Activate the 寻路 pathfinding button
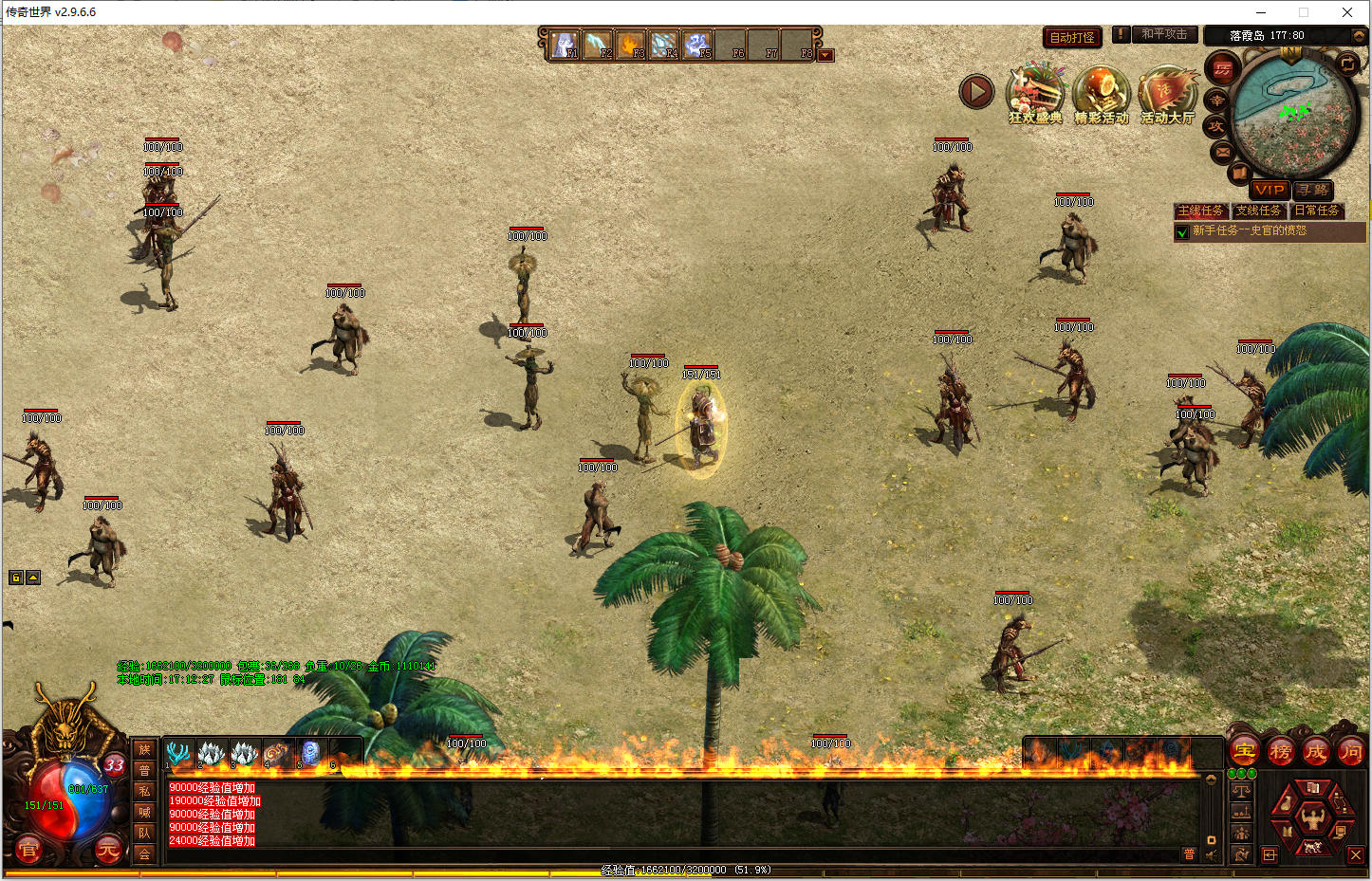 click(x=1314, y=190)
